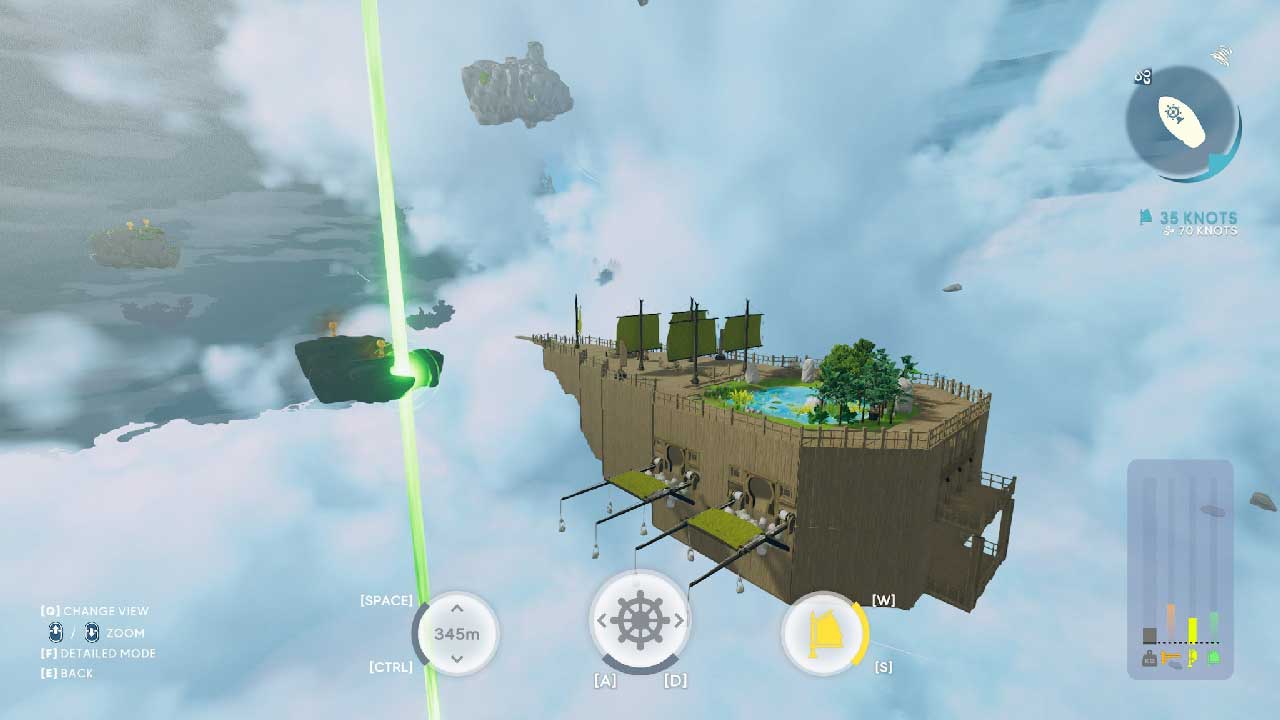This screenshot has height=720, width=1280.
Task: Steer left with the wheel's left arrow
Action: click(599, 621)
